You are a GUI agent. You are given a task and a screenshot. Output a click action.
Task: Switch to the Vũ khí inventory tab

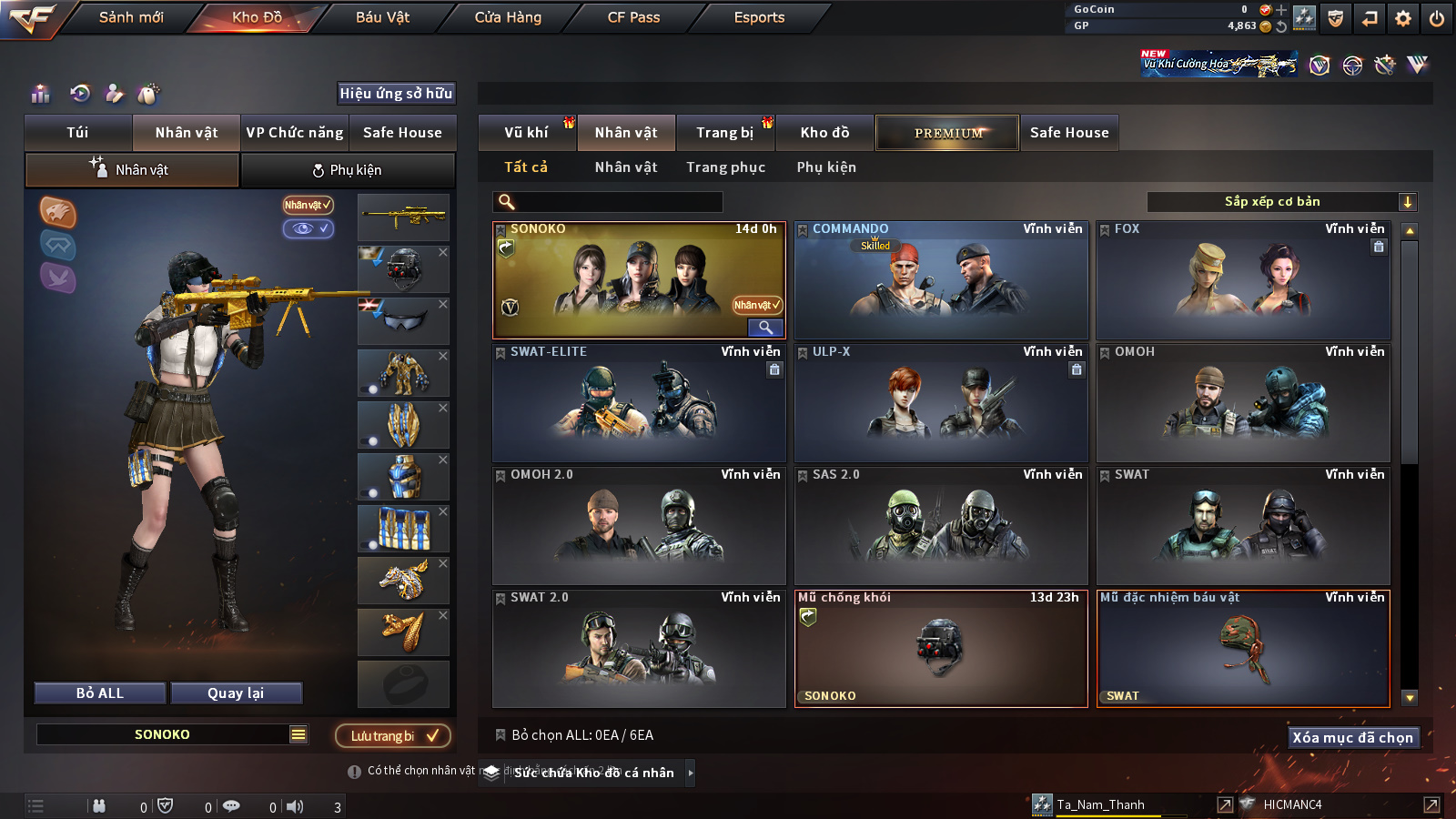point(526,133)
